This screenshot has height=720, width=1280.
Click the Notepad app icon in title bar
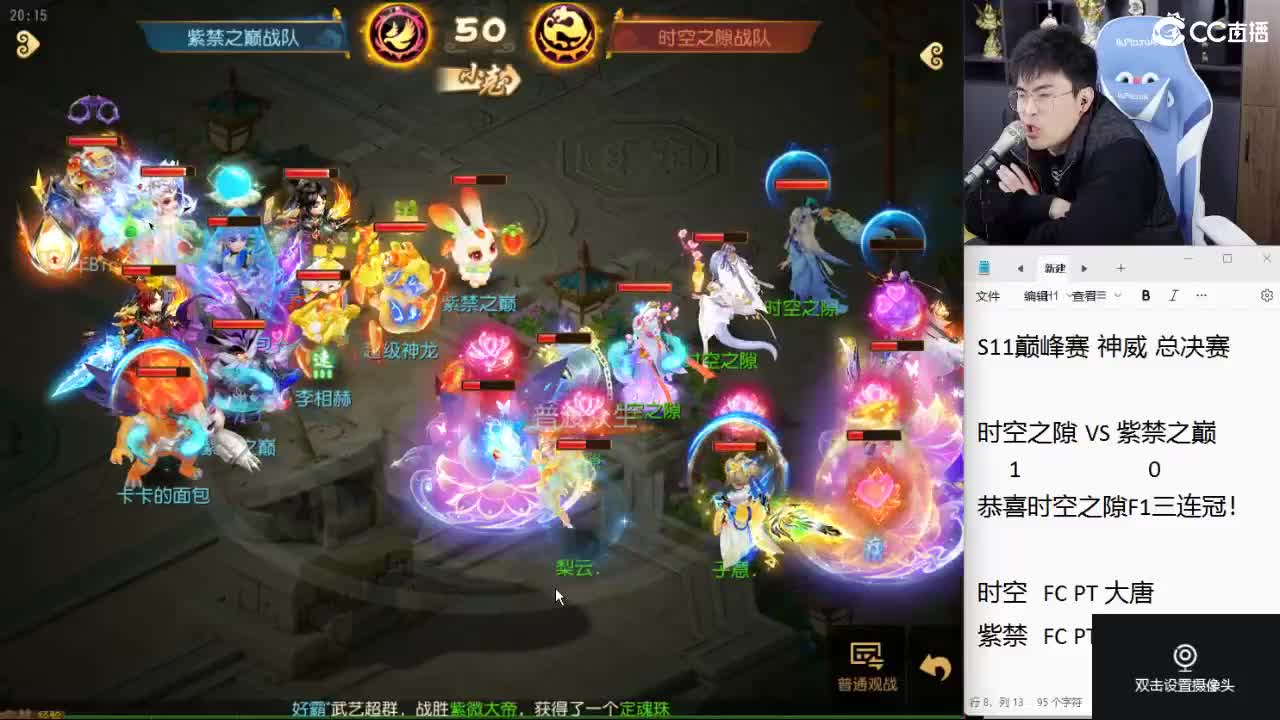click(x=984, y=267)
